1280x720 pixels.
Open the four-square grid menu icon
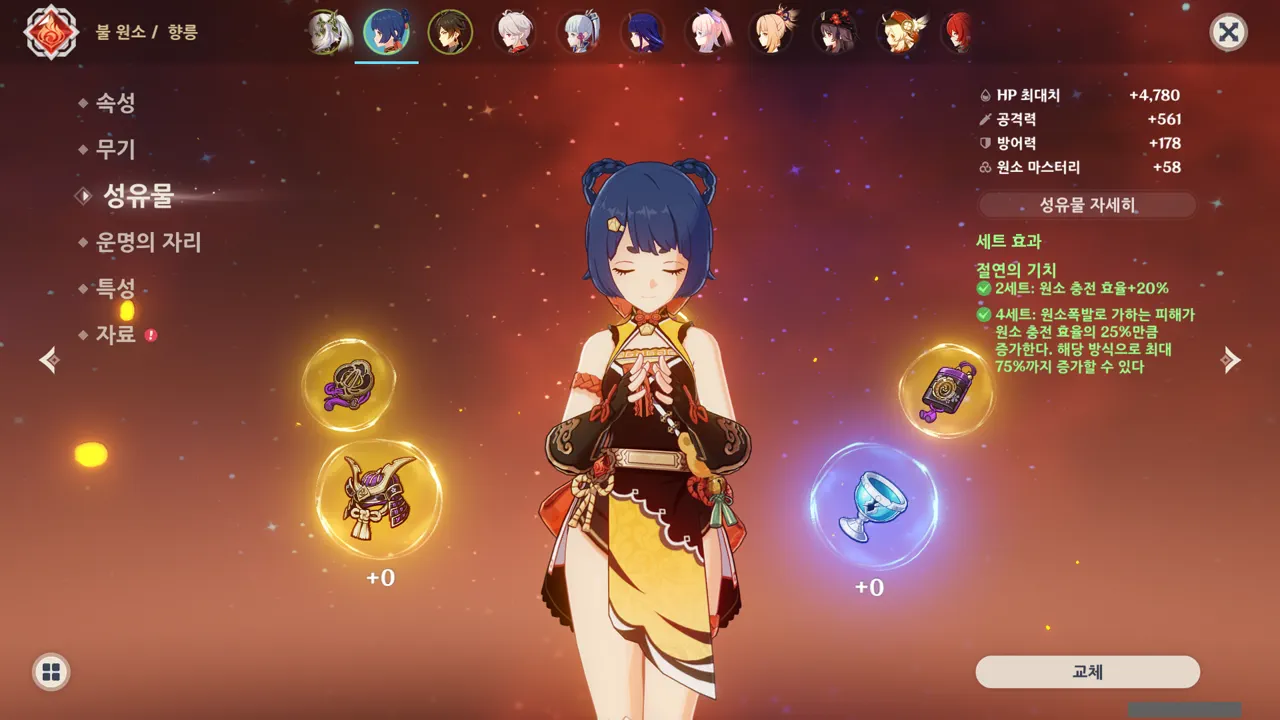point(51,671)
